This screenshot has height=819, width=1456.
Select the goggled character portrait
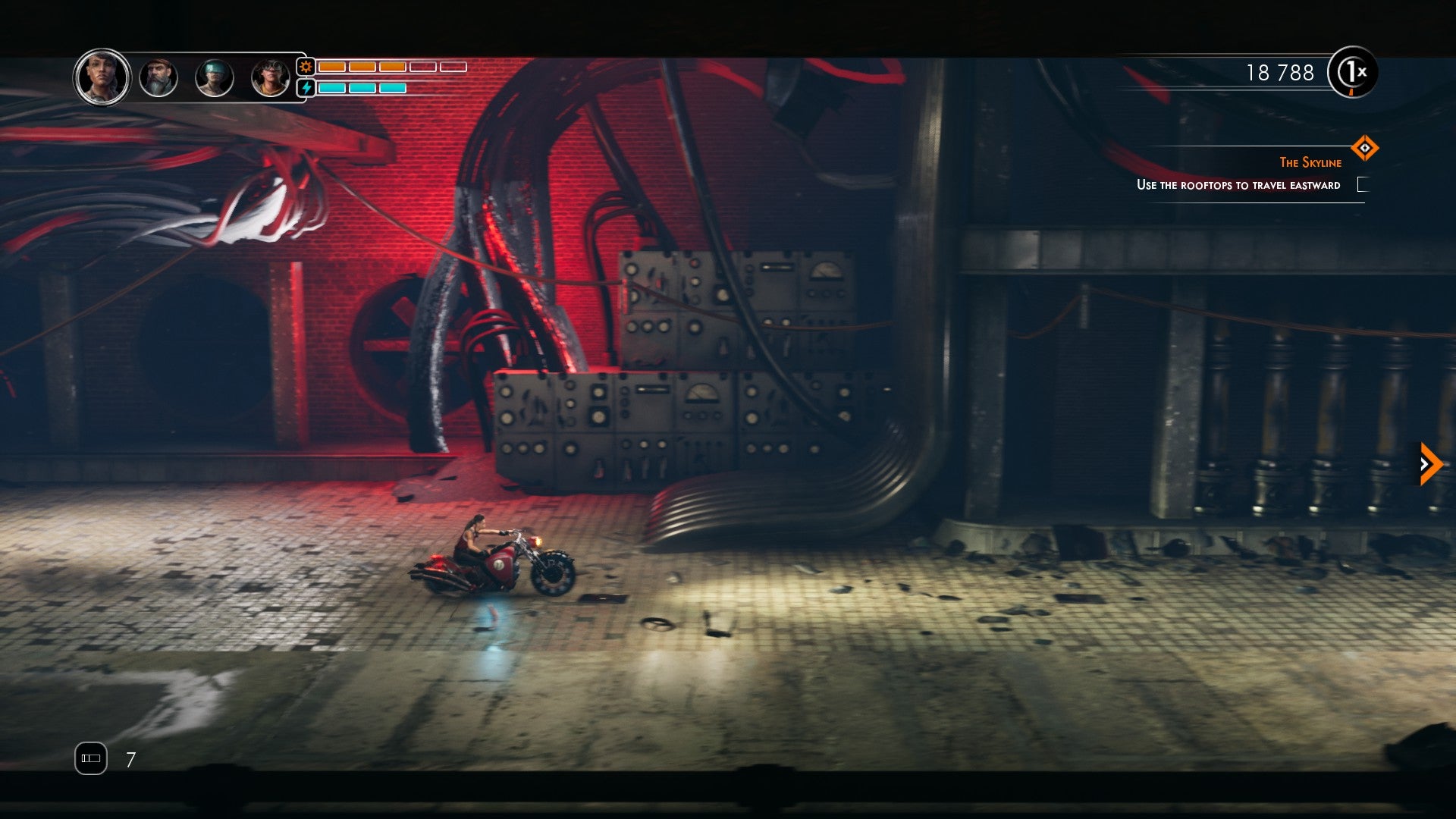(270, 76)
